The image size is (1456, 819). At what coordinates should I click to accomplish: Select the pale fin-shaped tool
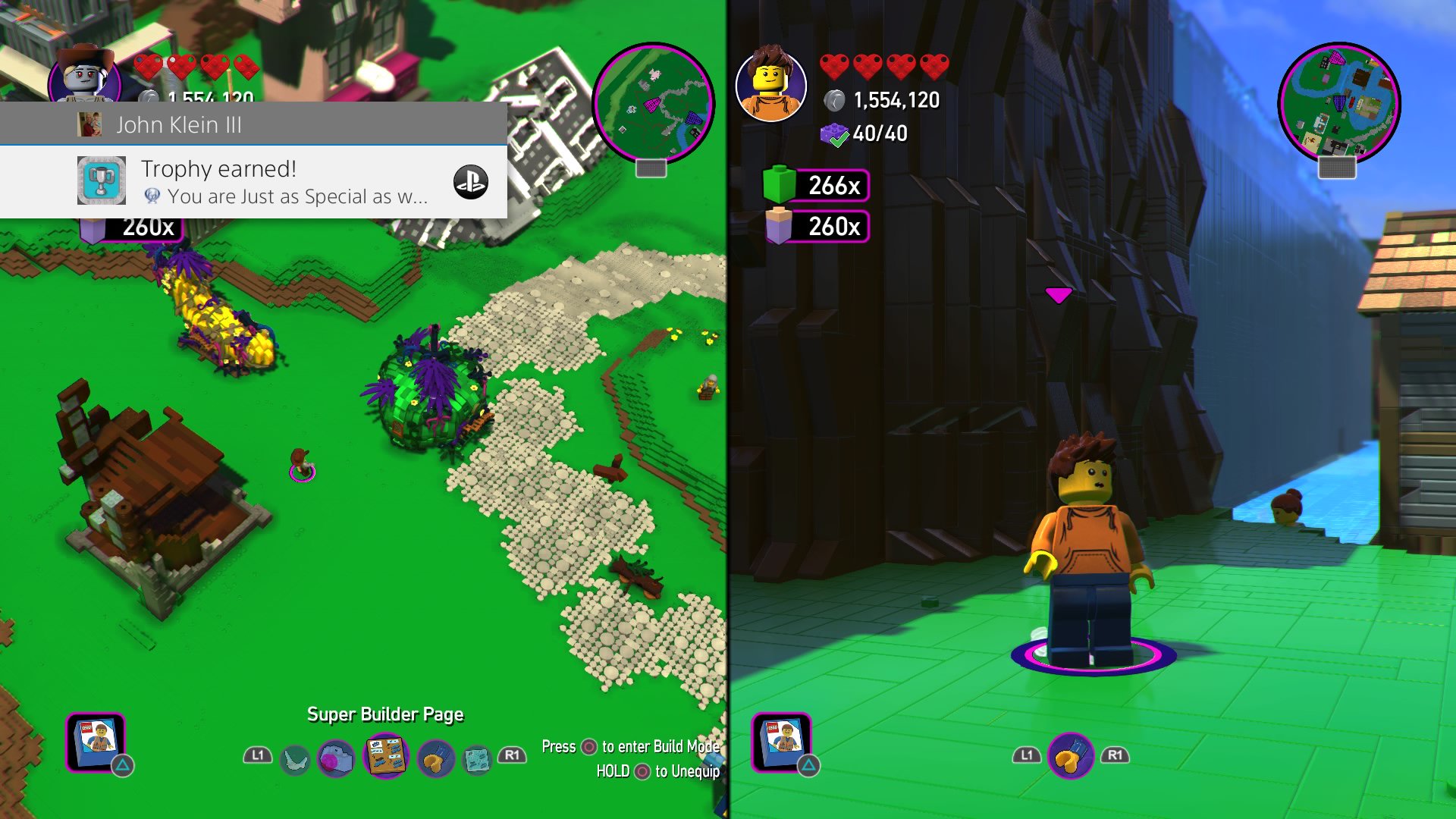click(295, 758)
